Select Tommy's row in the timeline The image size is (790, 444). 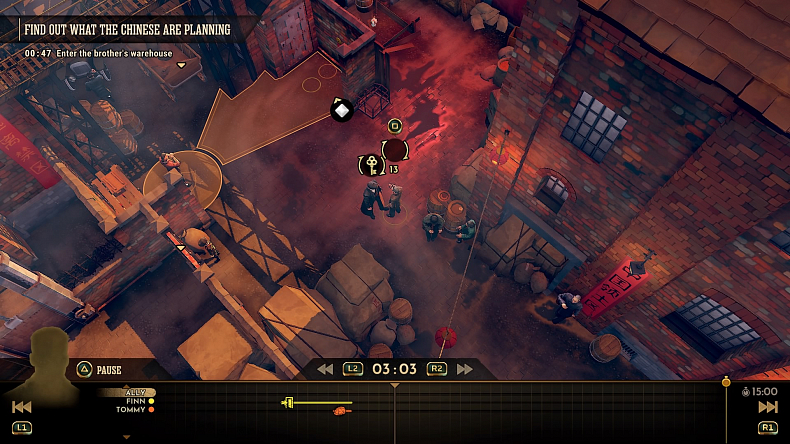click(x=134, y=410)
